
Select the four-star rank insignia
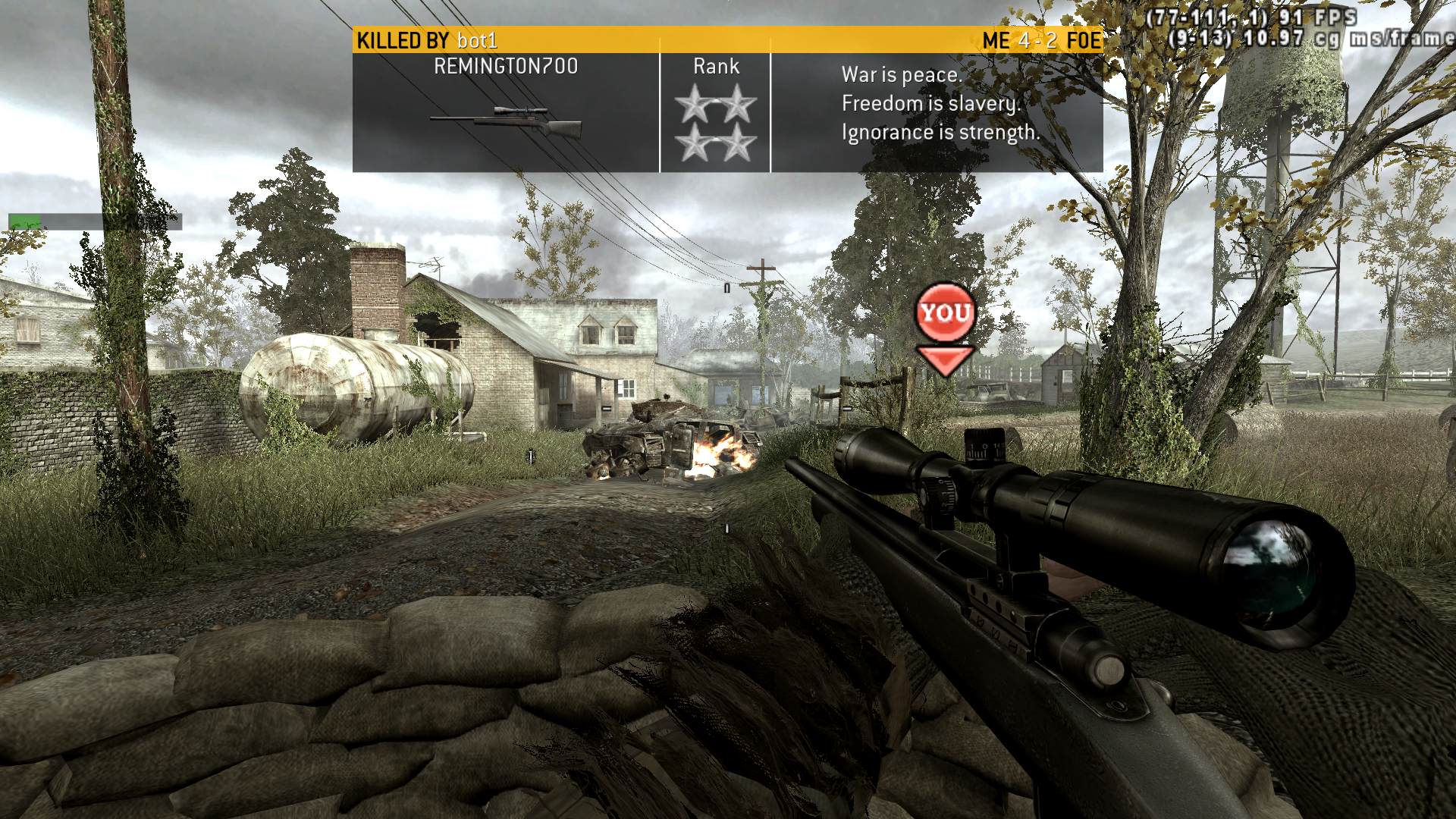point(716,123)
